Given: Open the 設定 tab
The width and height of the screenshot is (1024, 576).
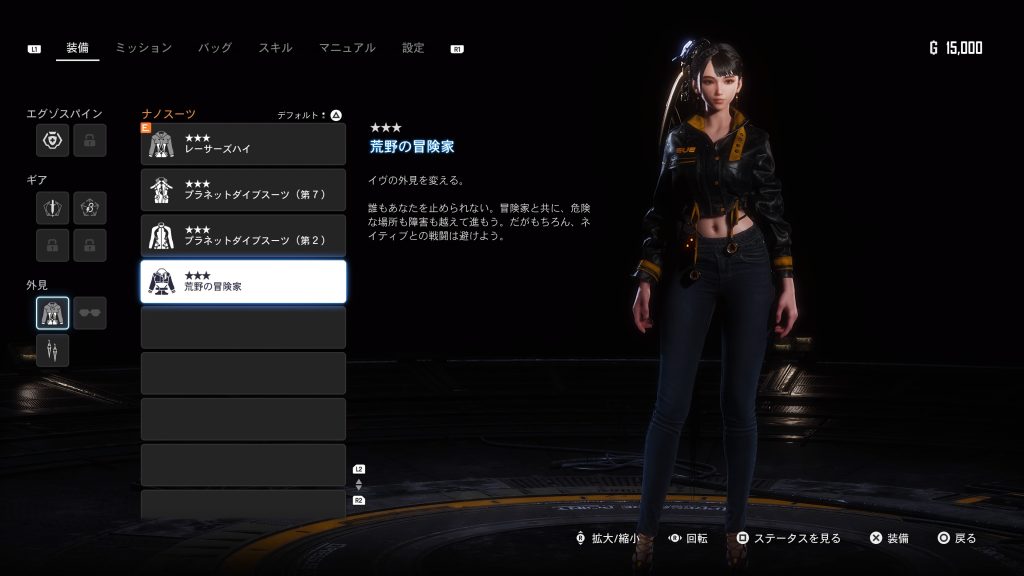Looking at the screenshot, I should [413, 48].
